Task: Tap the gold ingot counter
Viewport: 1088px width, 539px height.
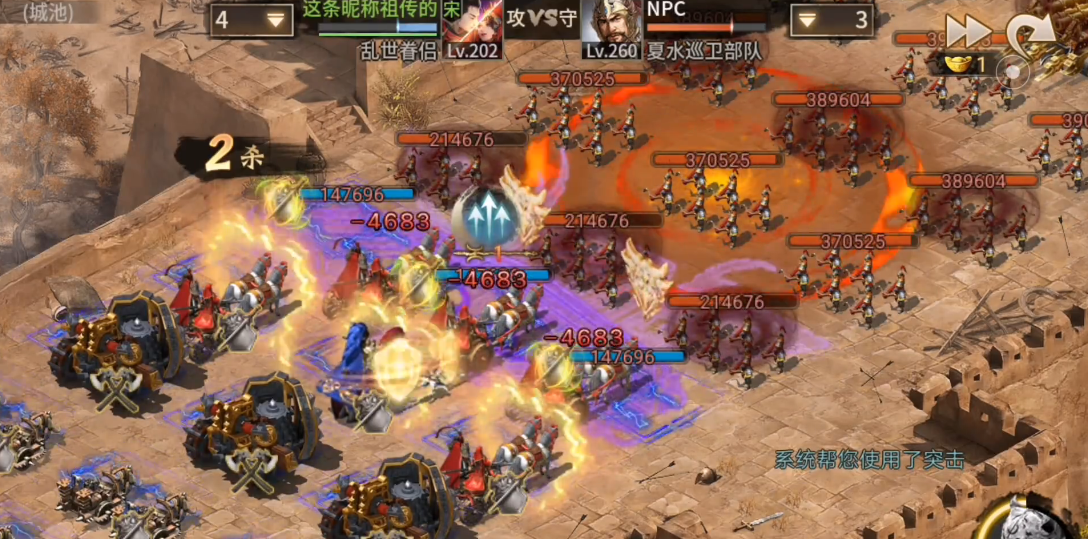Action: point(964,65)
